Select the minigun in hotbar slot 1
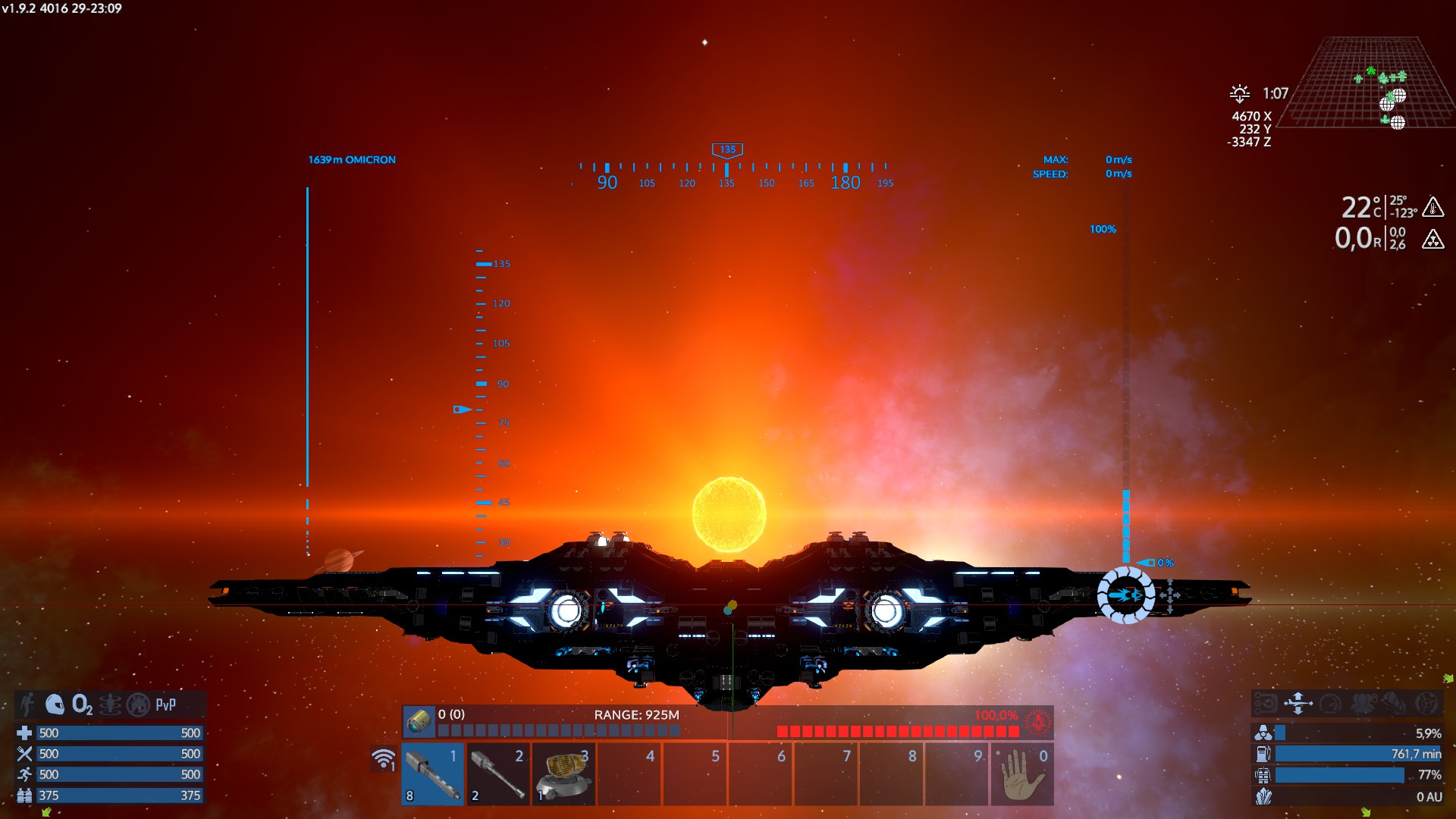Viewport: 1456px width, 819px height. (x=433, y=773)
